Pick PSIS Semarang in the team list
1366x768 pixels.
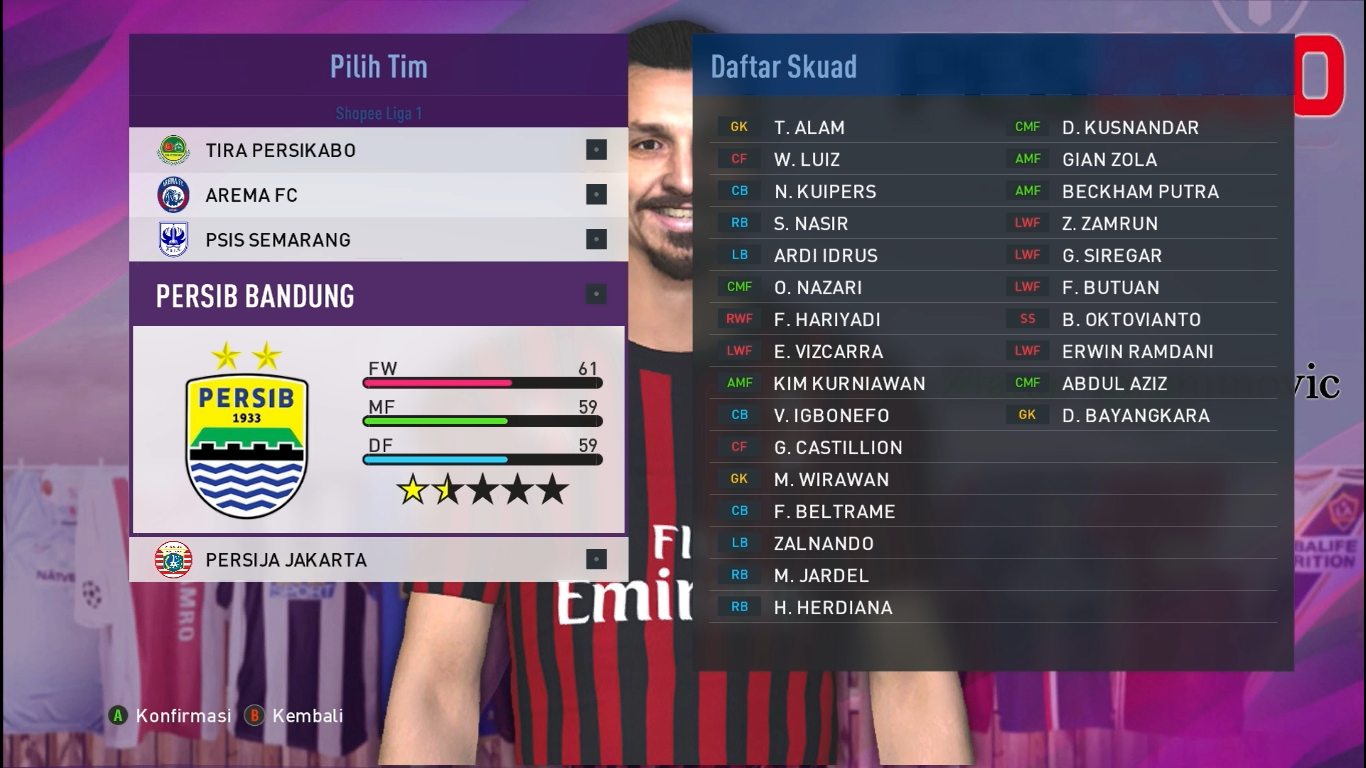pos(277,240)
